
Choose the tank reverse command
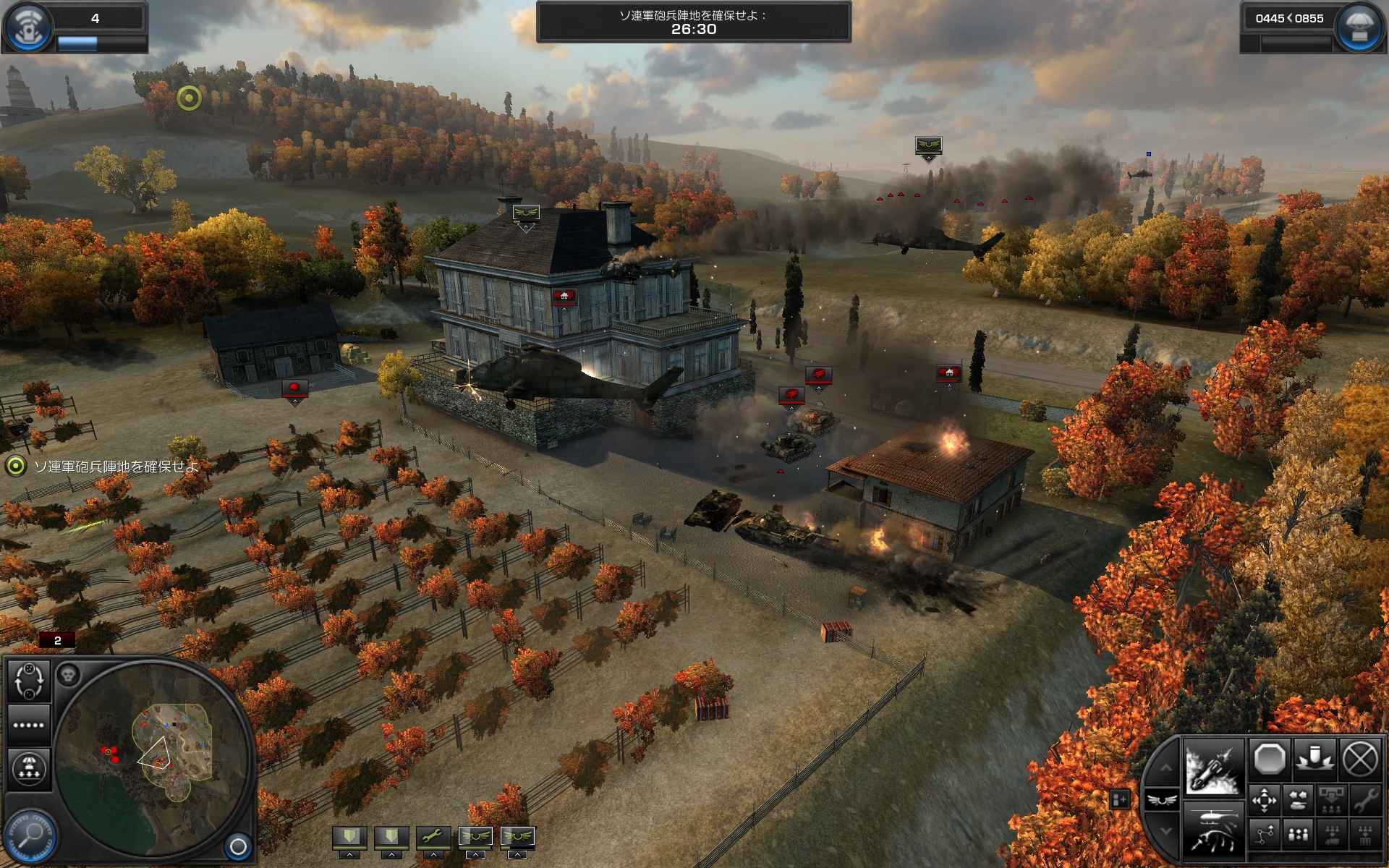[x=1298, y=801]
